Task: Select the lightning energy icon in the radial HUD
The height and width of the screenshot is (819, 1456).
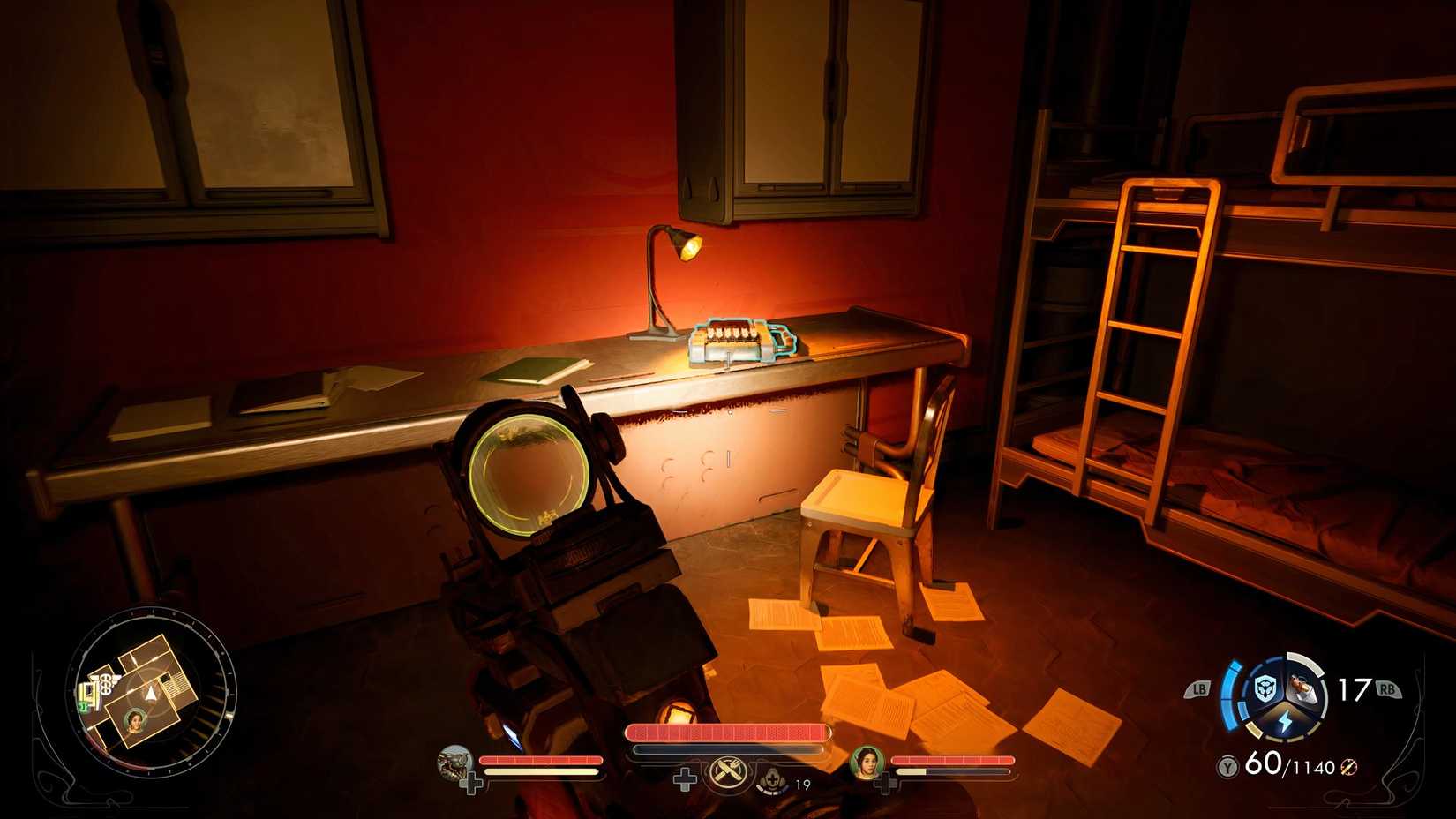Action: pyautogui.click(x=1286, y=721)
